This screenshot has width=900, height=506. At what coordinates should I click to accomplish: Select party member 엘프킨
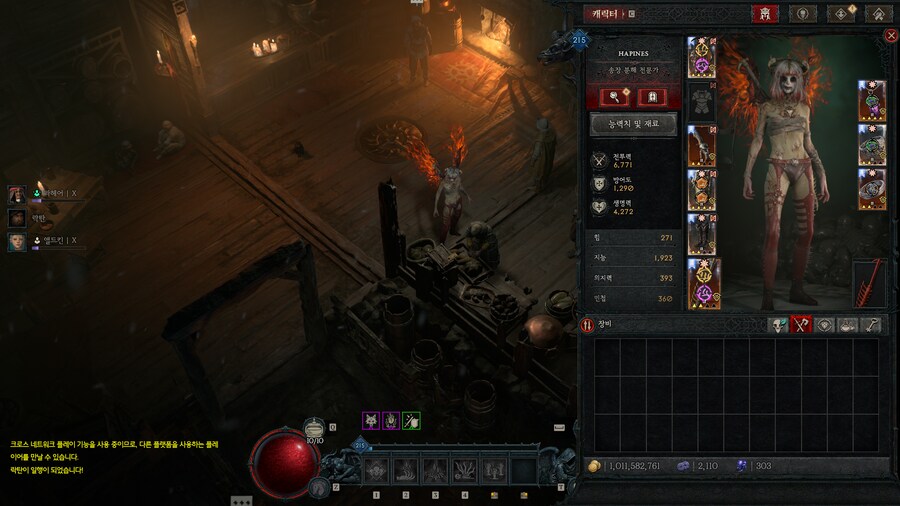(17, 241)
